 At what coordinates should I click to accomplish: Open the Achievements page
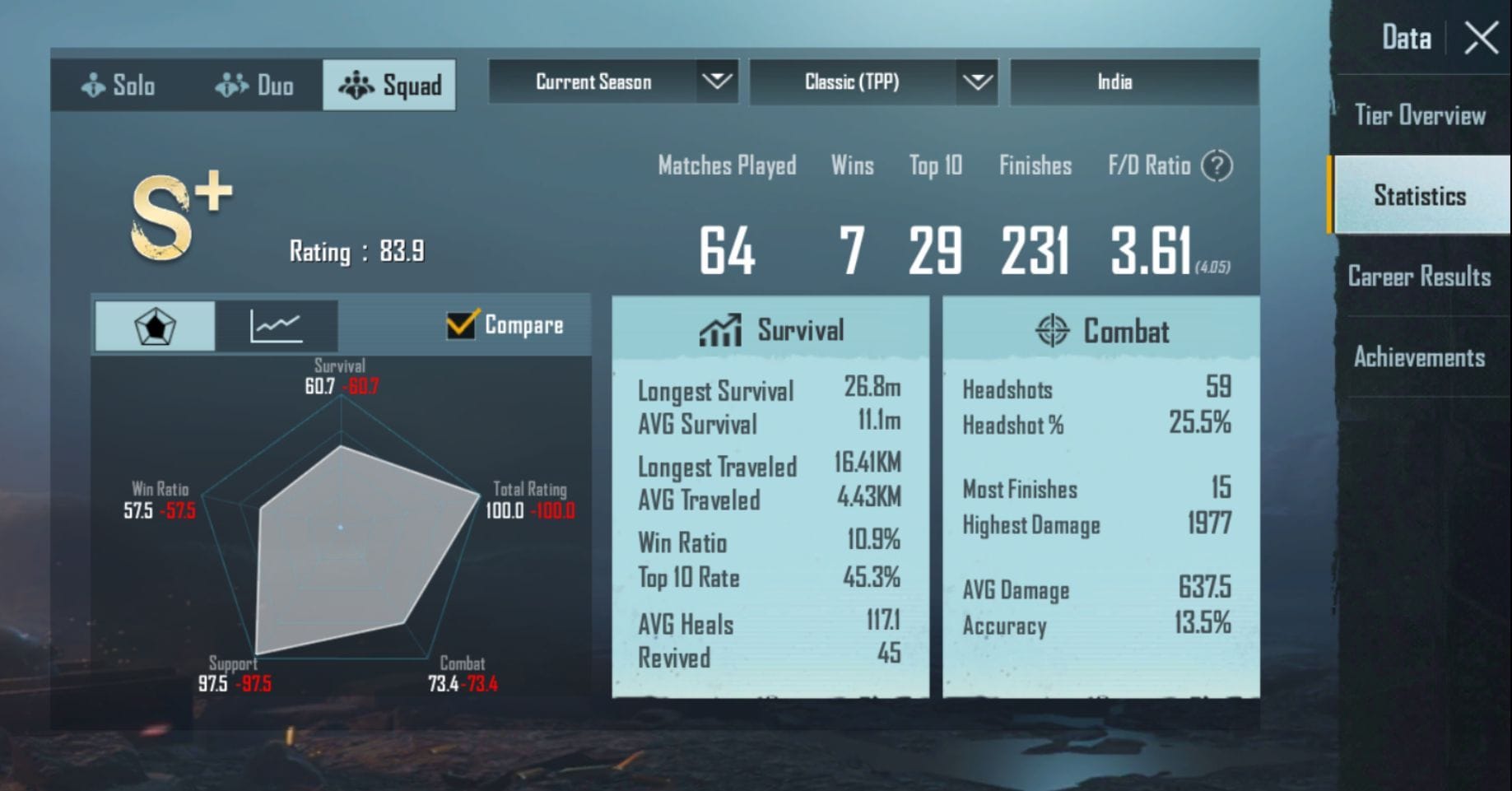coord(1421,357)
